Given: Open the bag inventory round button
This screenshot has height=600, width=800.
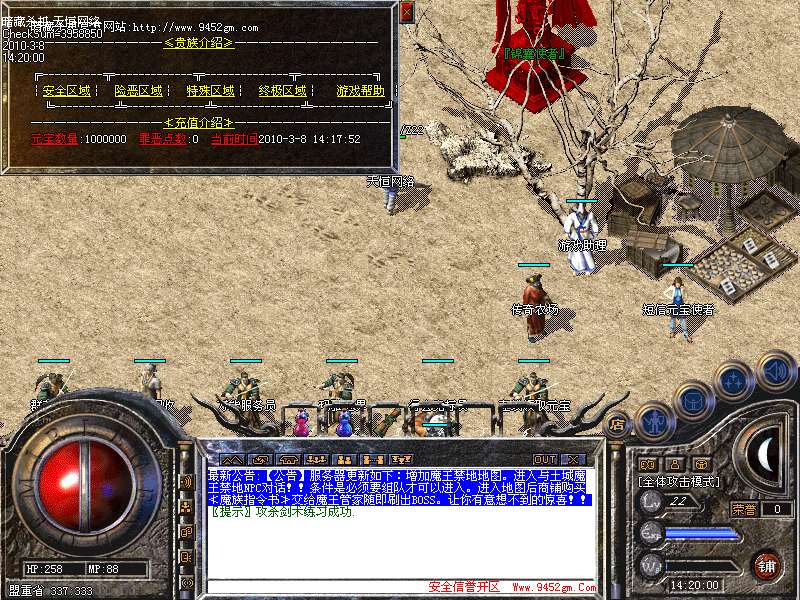Looking at the screenshot, I should click(x=692, y=400).
